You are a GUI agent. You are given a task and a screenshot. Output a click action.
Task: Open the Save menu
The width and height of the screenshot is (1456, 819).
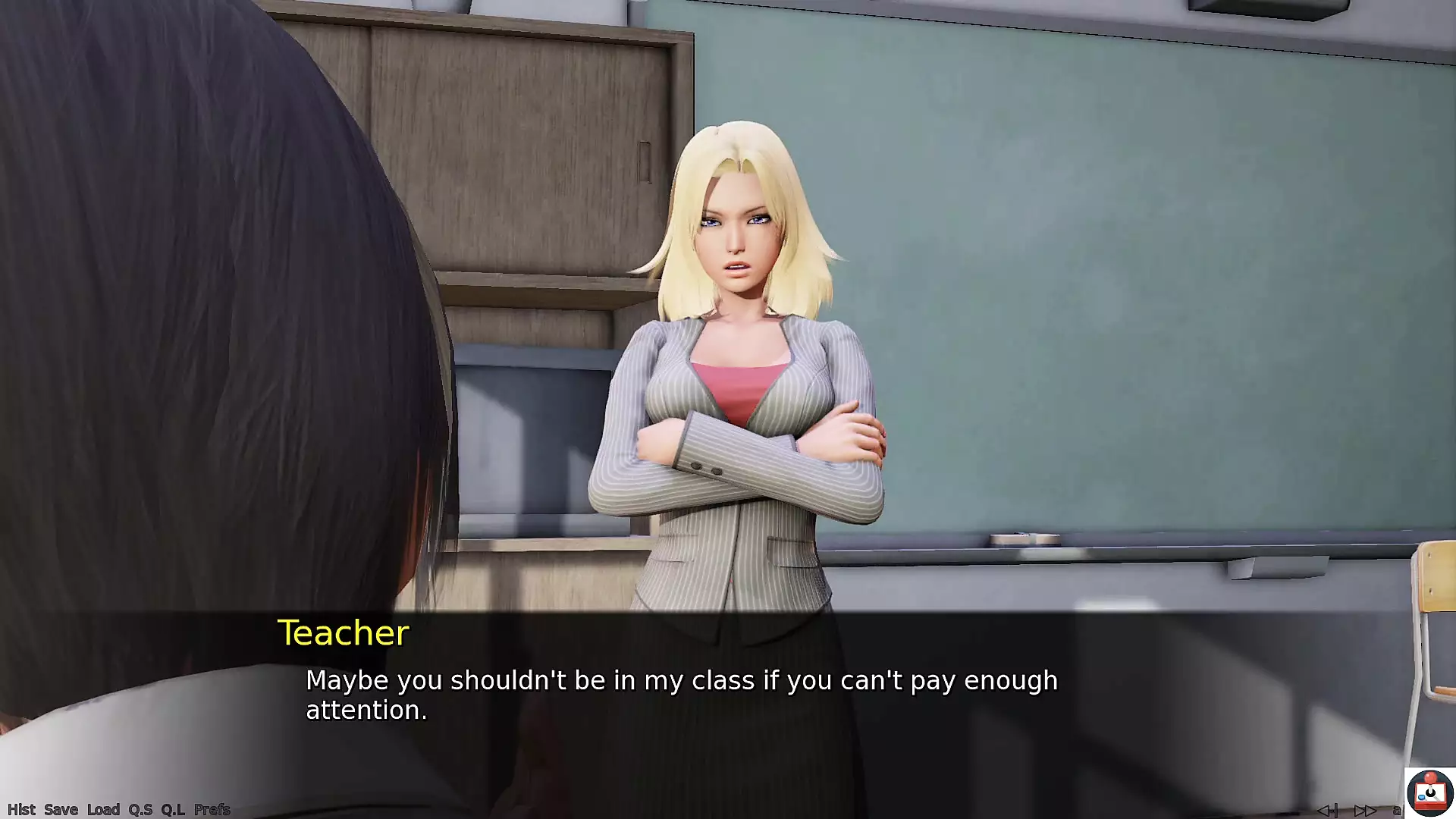click(x=61, y=809)
